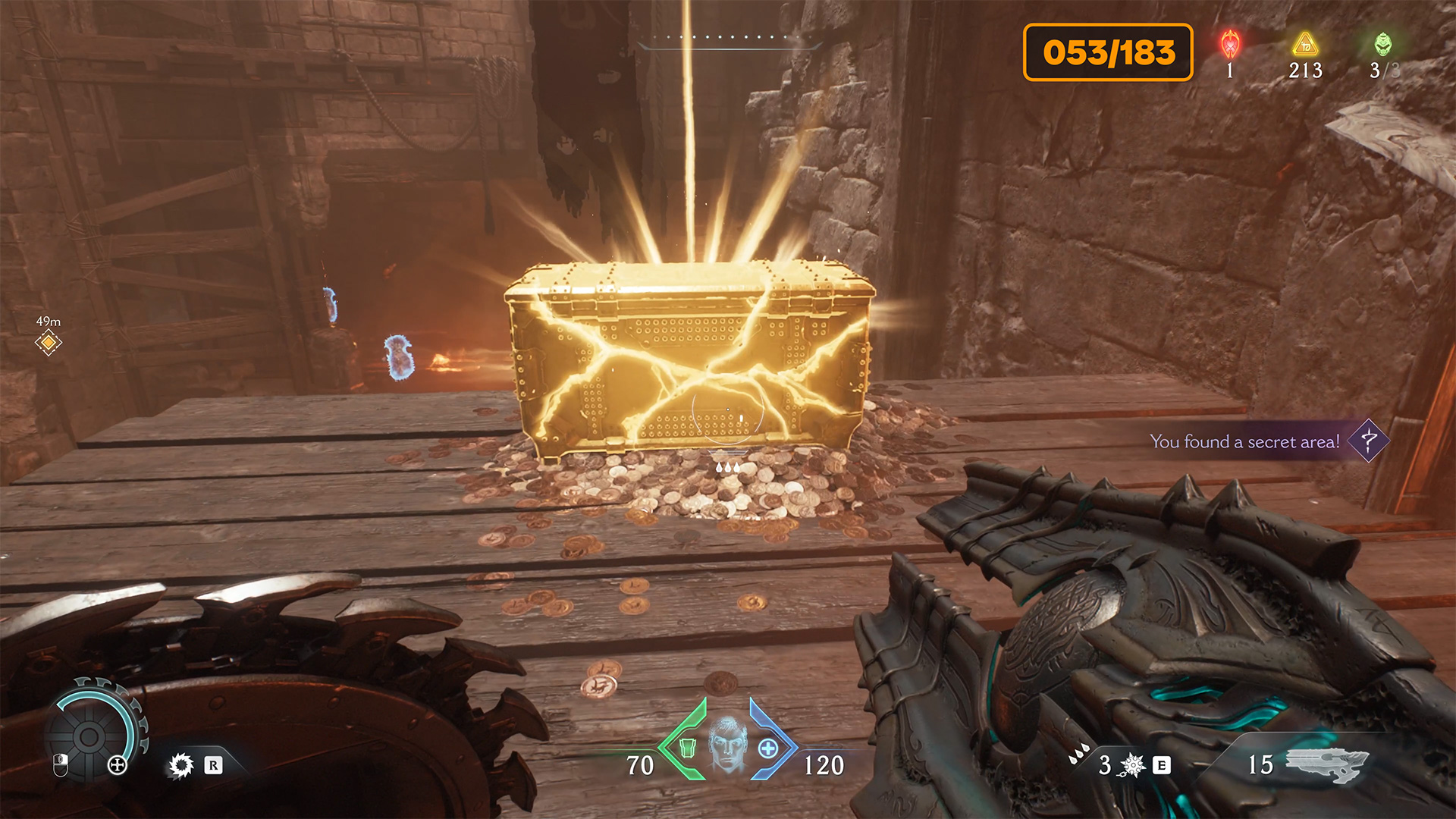Click the blue health cross icon
1456x819 pixels.
click(768, 748)
